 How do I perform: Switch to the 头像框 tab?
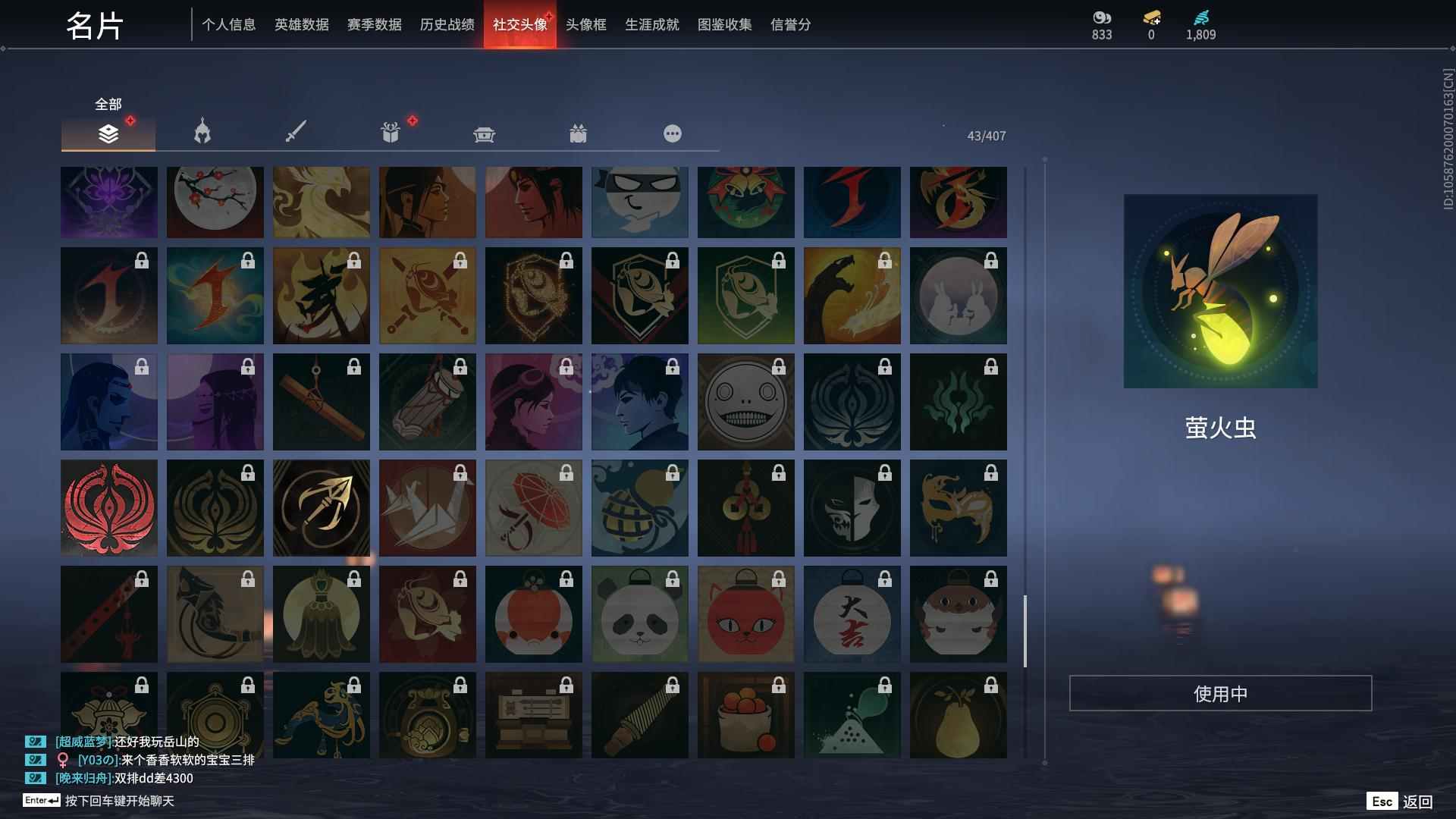pos(584,24)
